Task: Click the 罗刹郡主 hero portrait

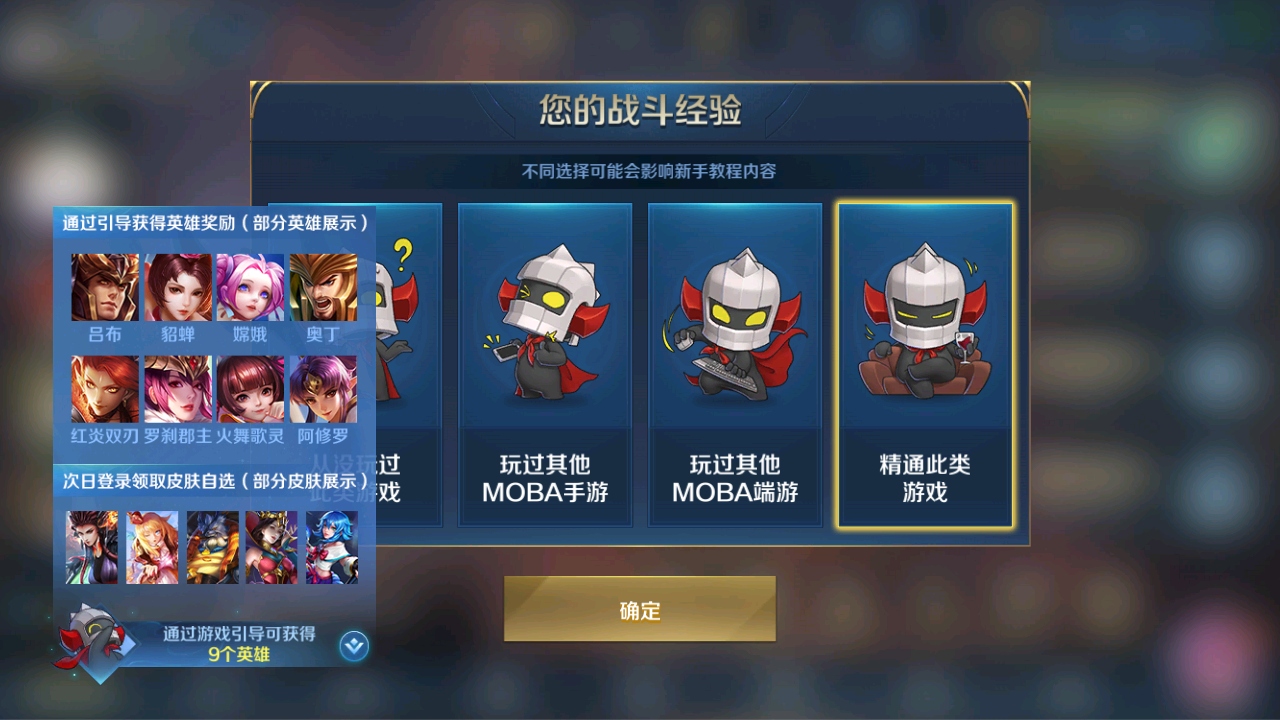Action: coord(178,389)
